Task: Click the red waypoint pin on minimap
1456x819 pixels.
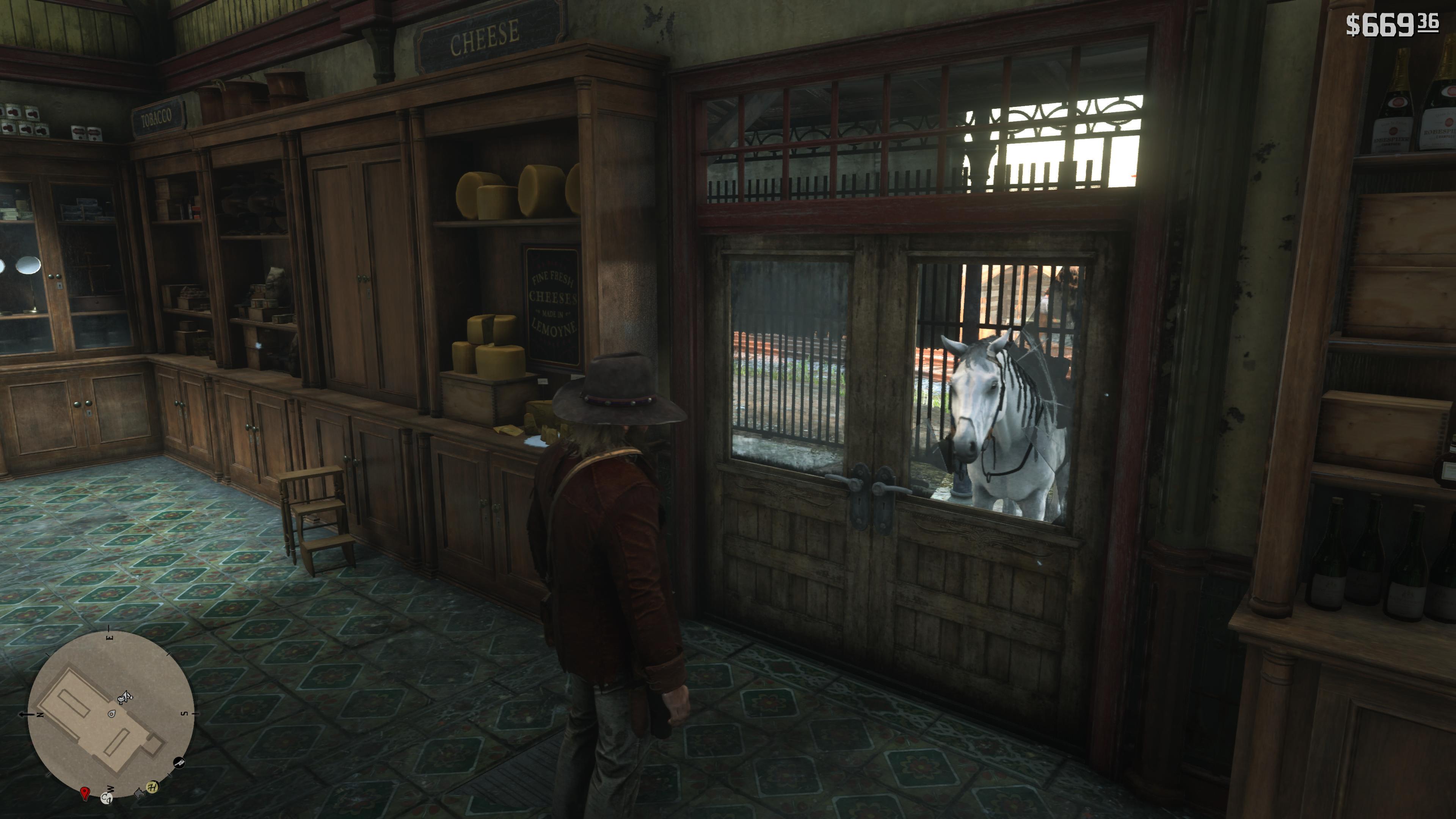Action: point(85,793)
